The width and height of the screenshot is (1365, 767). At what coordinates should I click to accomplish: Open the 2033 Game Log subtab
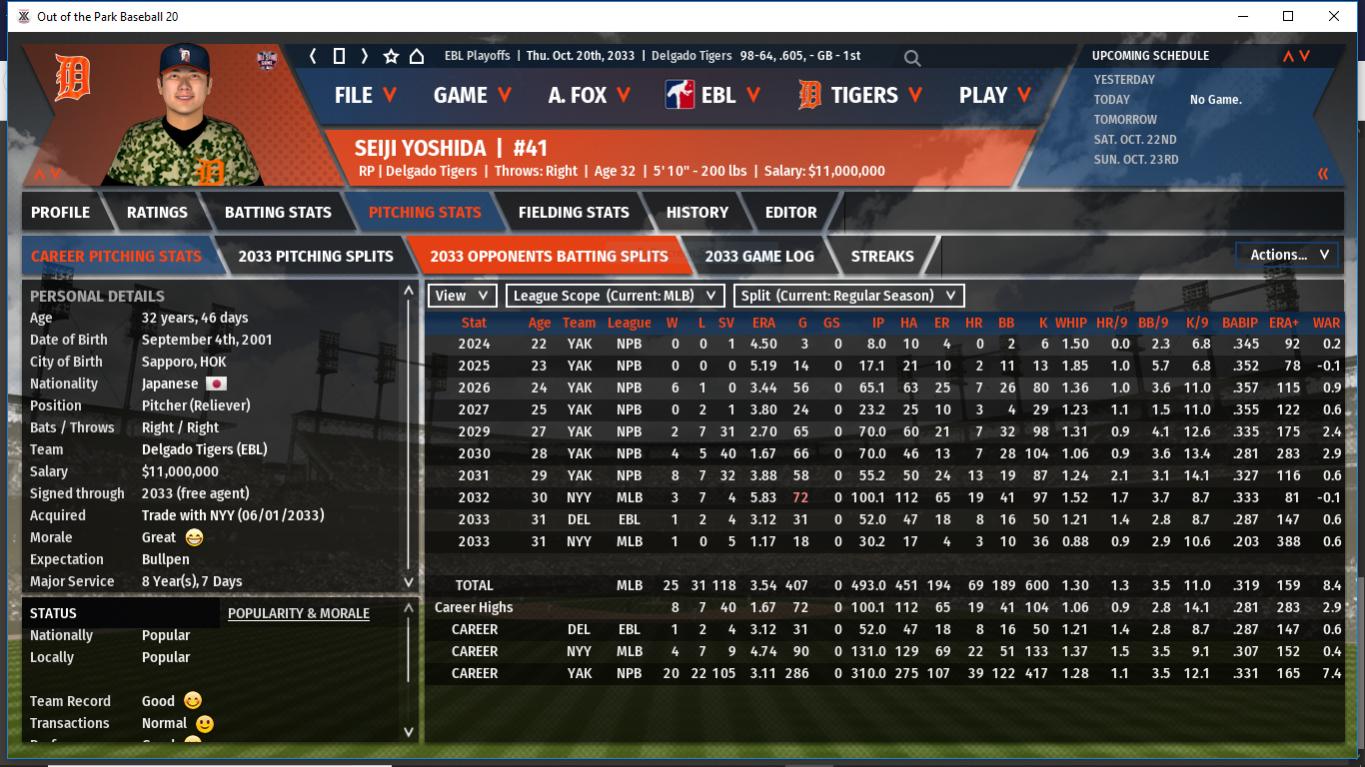(759, 256)
